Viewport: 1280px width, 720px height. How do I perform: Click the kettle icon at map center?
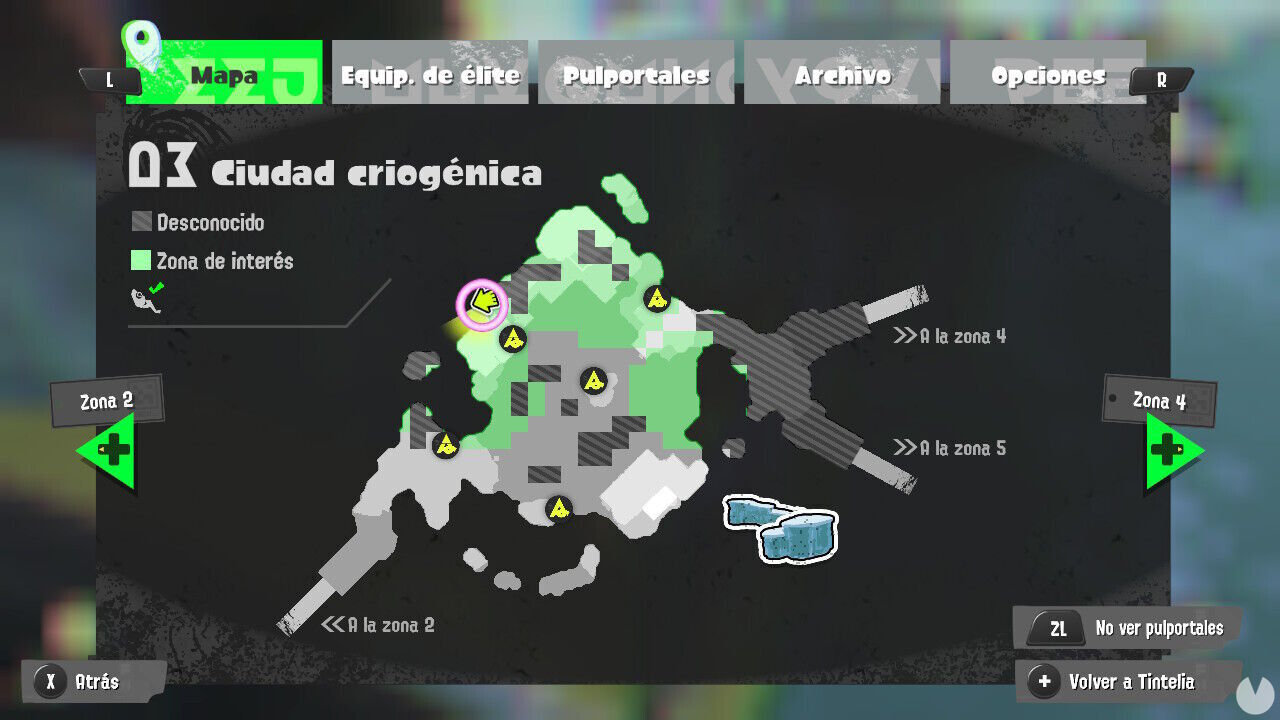click(x=595, y=381)
